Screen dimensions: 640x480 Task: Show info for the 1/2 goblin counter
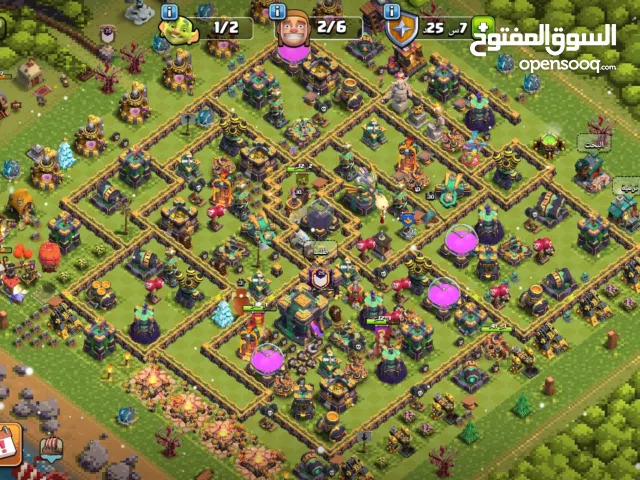pos(168,14)
